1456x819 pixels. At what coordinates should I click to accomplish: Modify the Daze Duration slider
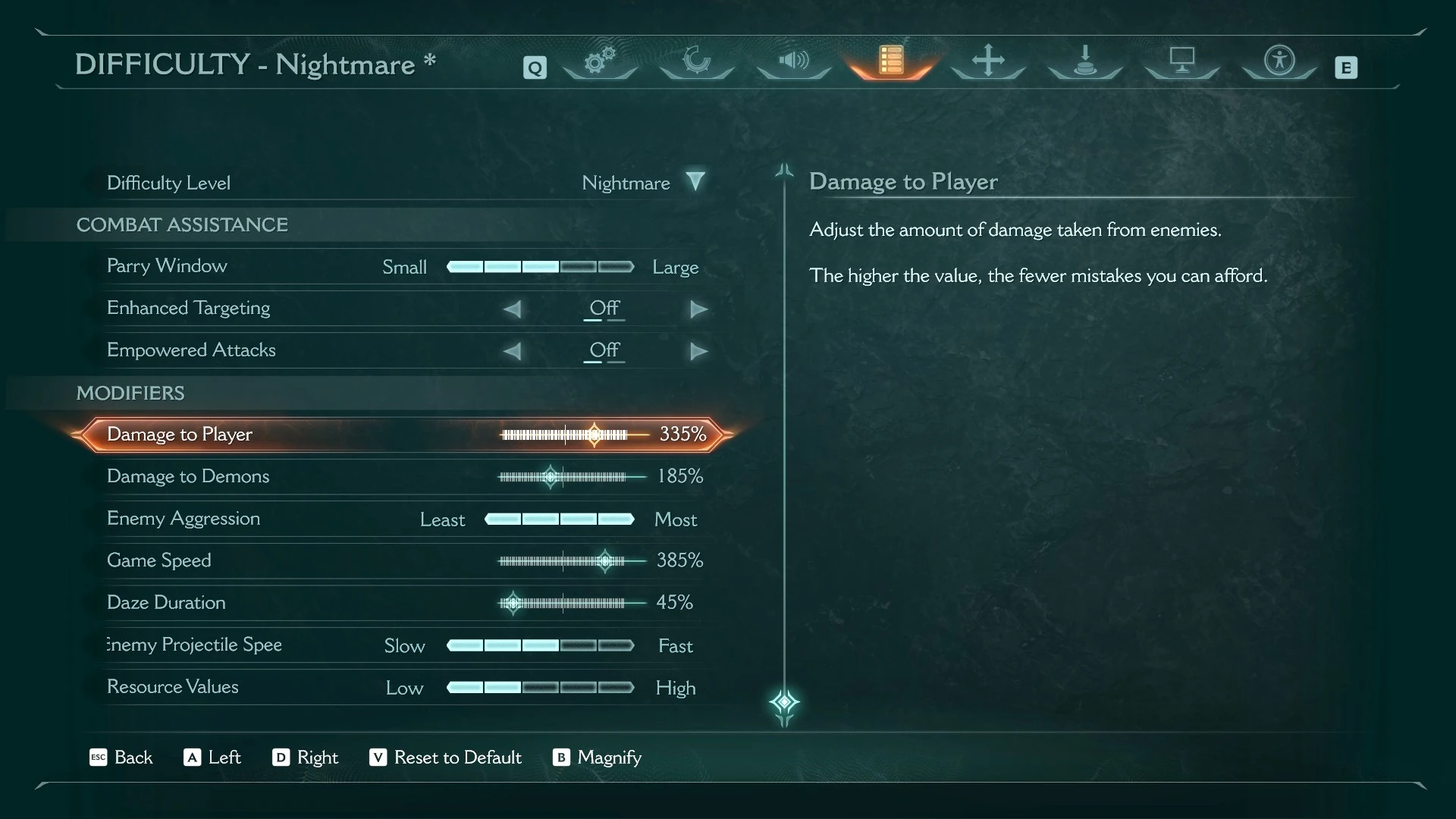(x=513, y=603)
